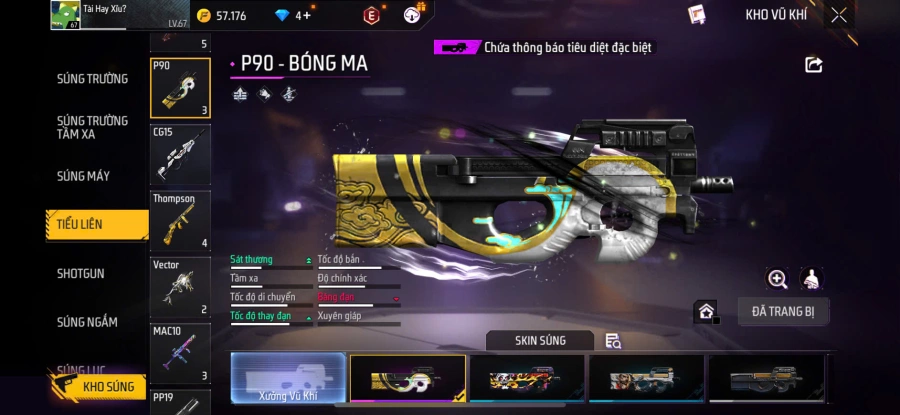Screen dimensions: 900x415
Task: Pick the Thompson weapon slot
Action: pyautogui.click(x=180, y=220)
